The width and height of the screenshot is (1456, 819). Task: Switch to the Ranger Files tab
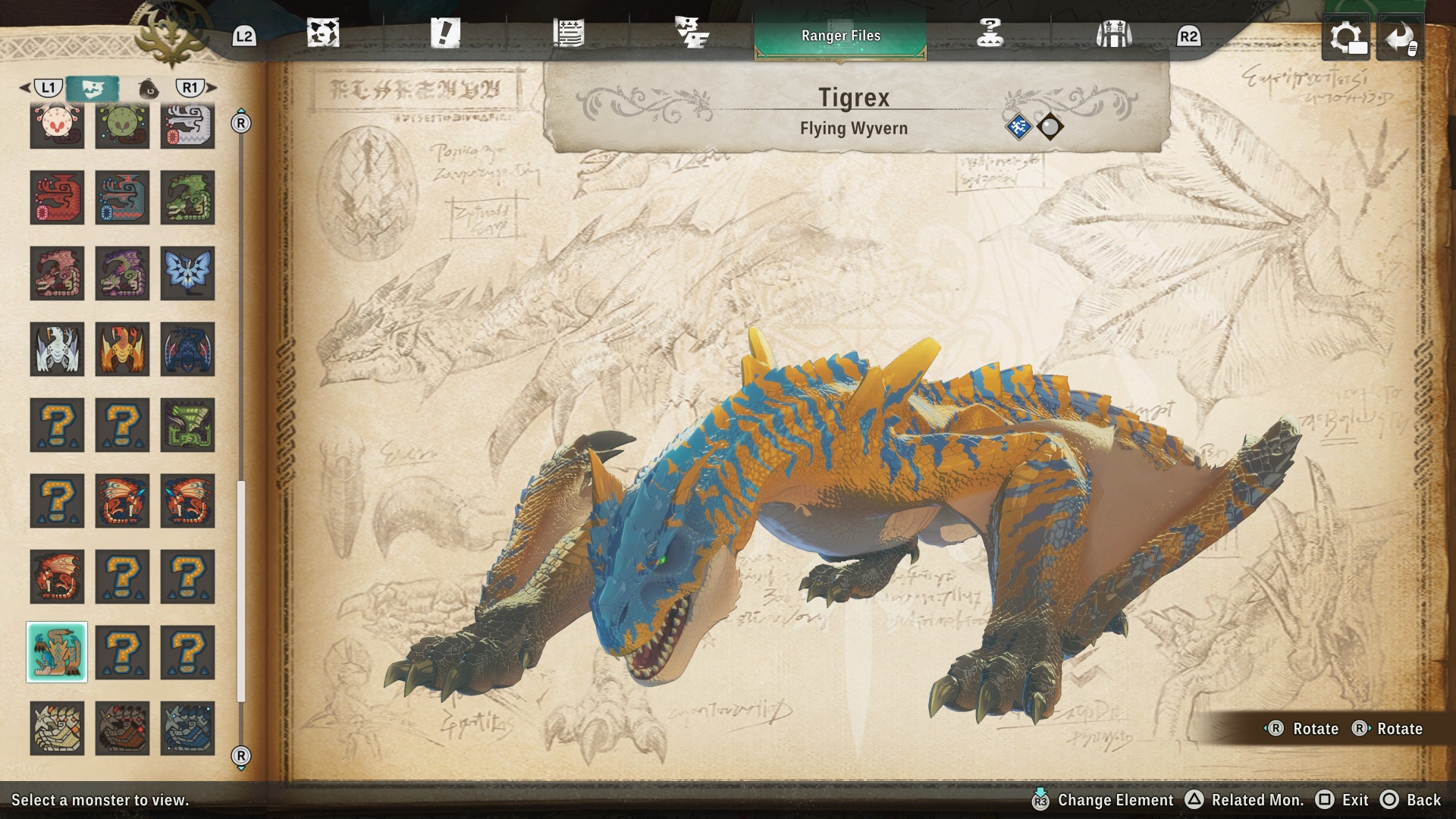pyautogui.click(x=840, y=35)
